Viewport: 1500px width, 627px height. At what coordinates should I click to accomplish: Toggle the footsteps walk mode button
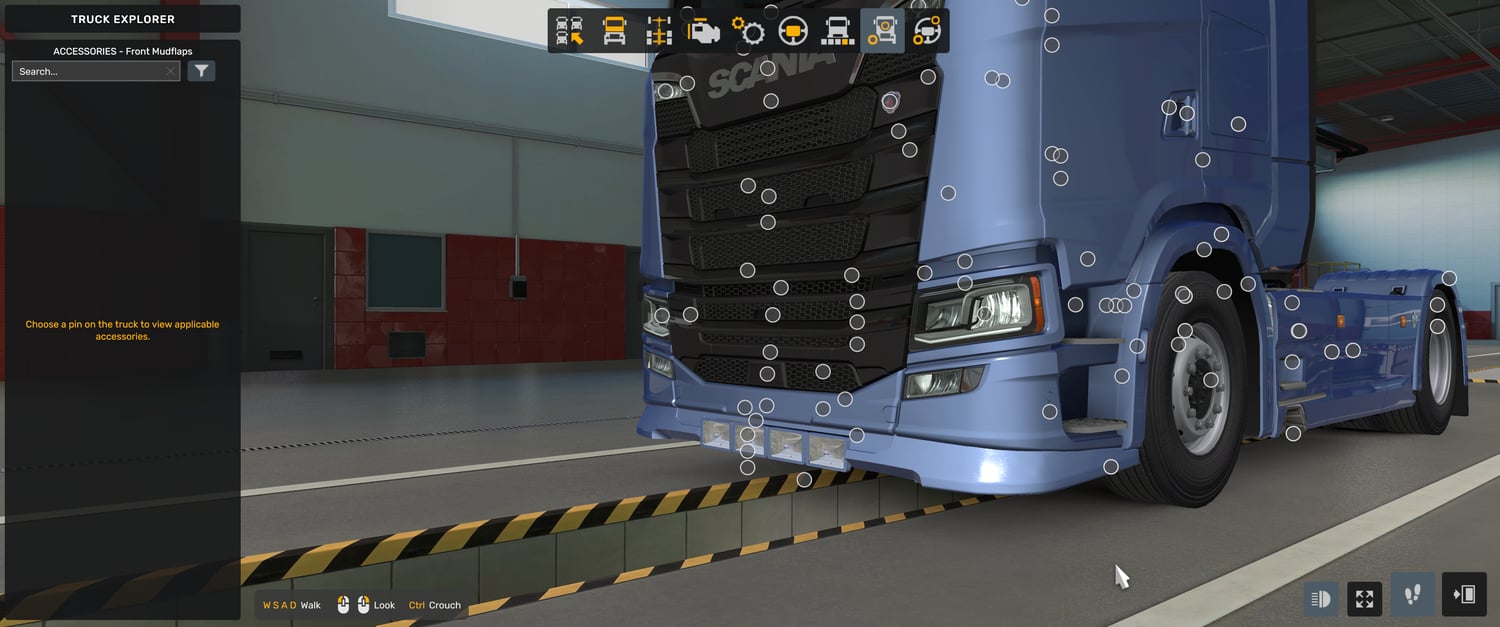(x=1413, y=596)
